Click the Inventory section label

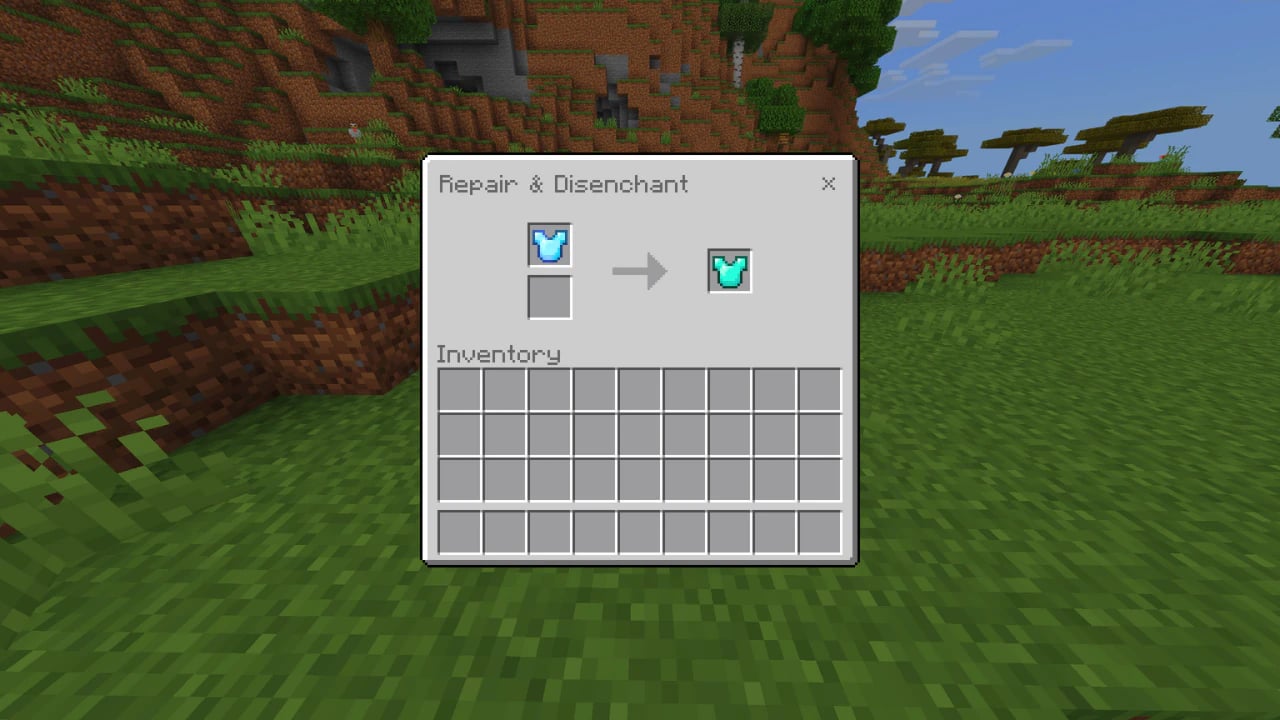pyautogui.click(x=498, y=354)
